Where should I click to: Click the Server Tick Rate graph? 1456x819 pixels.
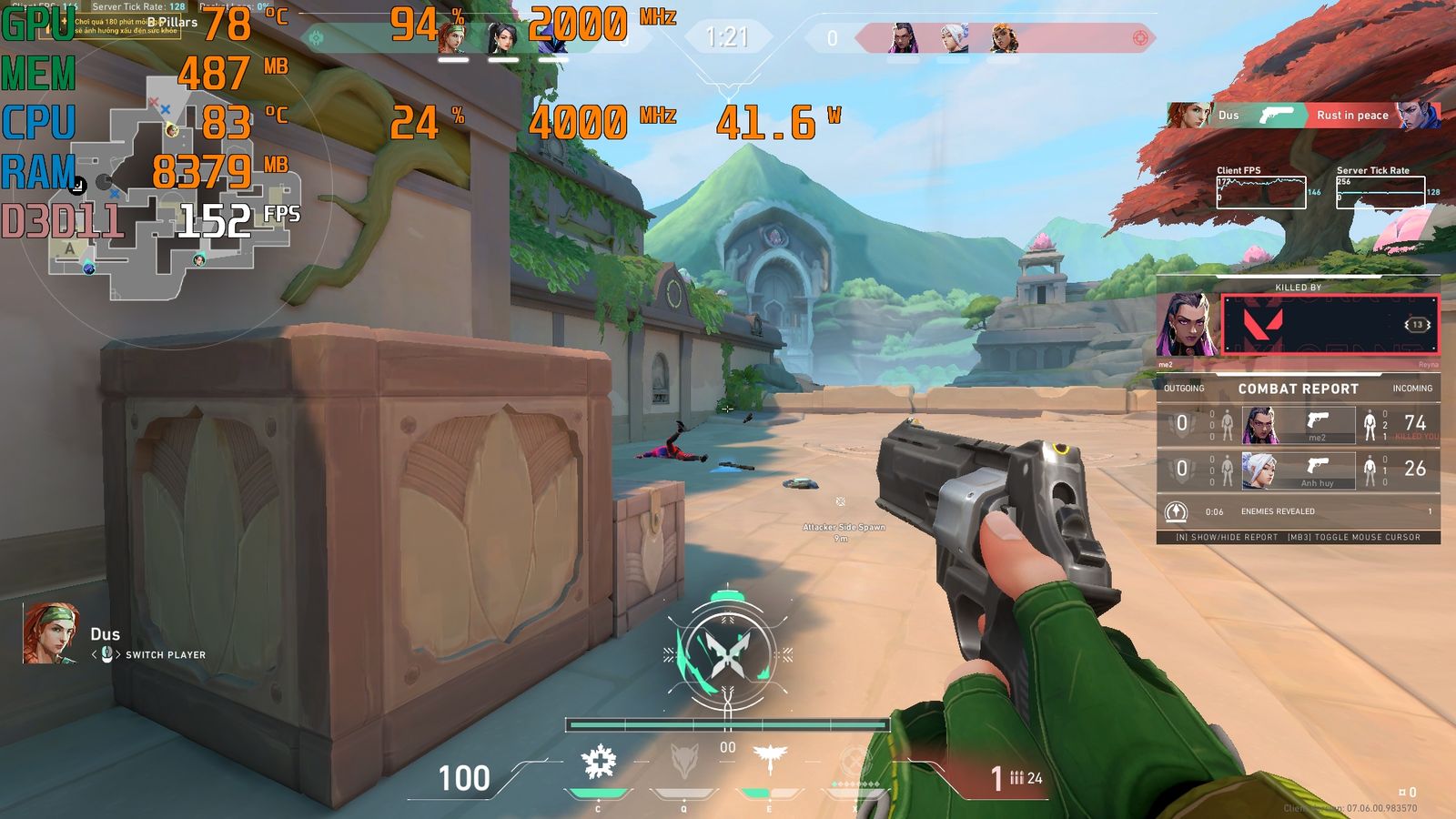pyautogui.click(x=1380, y=192)
